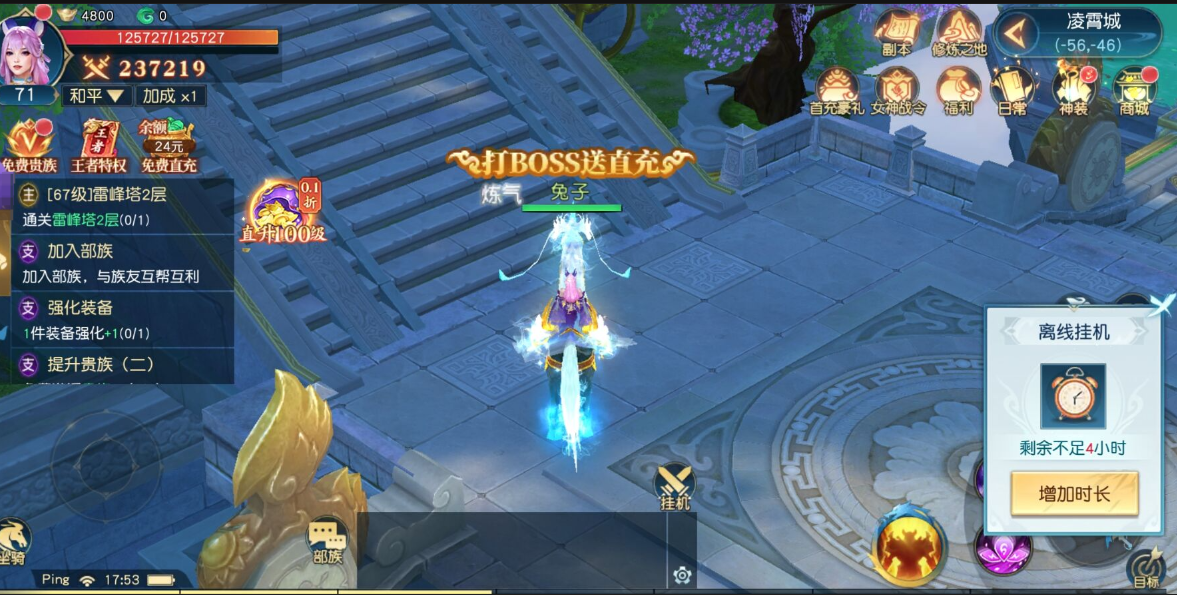Open the 和平 combat mode dropdown
Image resolution: width=1177 pixels, height=595 pixels.
[x=96, y=96]
